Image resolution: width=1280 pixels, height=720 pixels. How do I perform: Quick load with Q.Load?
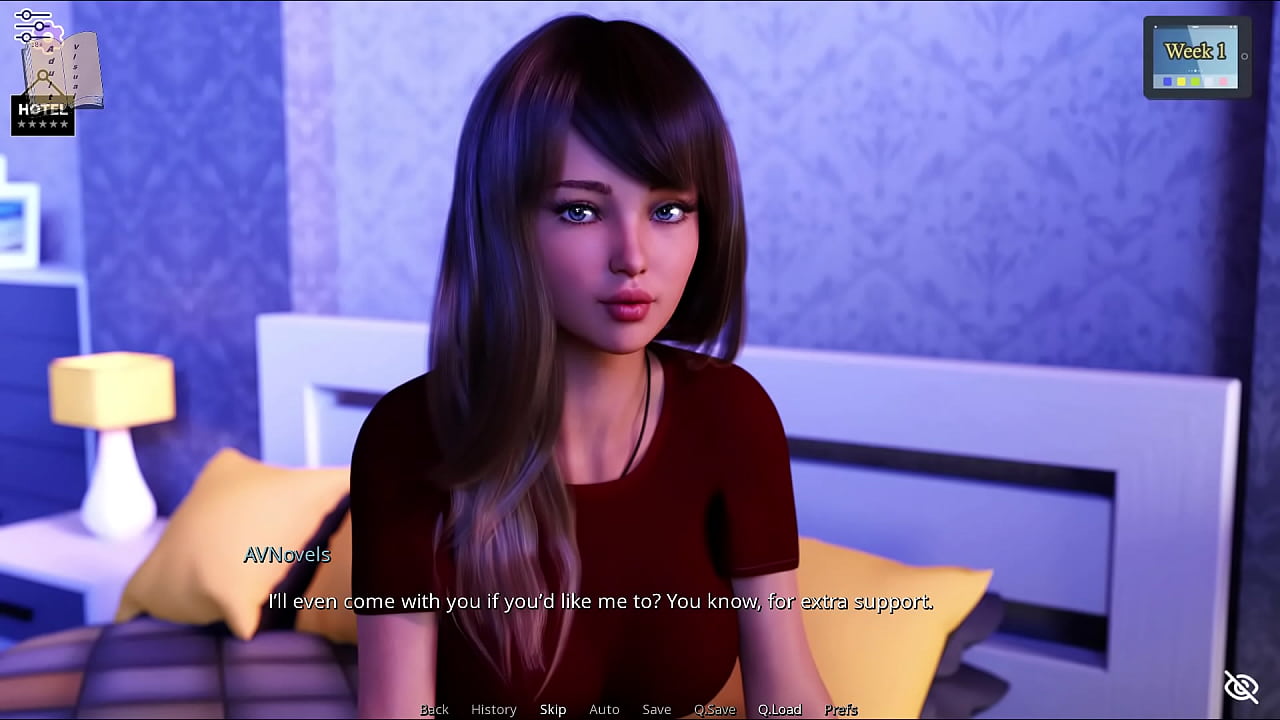[x=779, y=709]
